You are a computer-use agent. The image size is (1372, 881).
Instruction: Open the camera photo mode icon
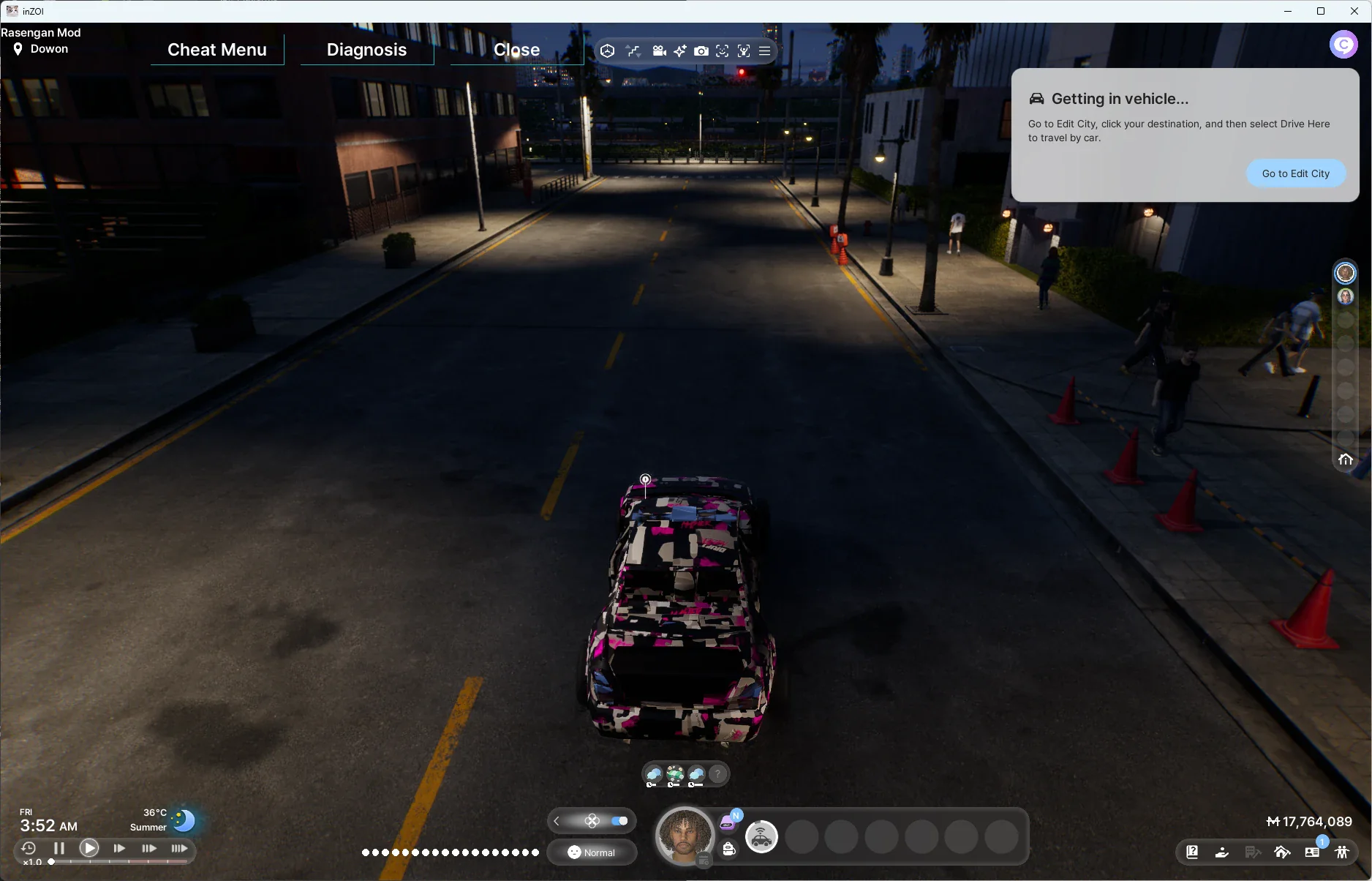click(701, 51)
